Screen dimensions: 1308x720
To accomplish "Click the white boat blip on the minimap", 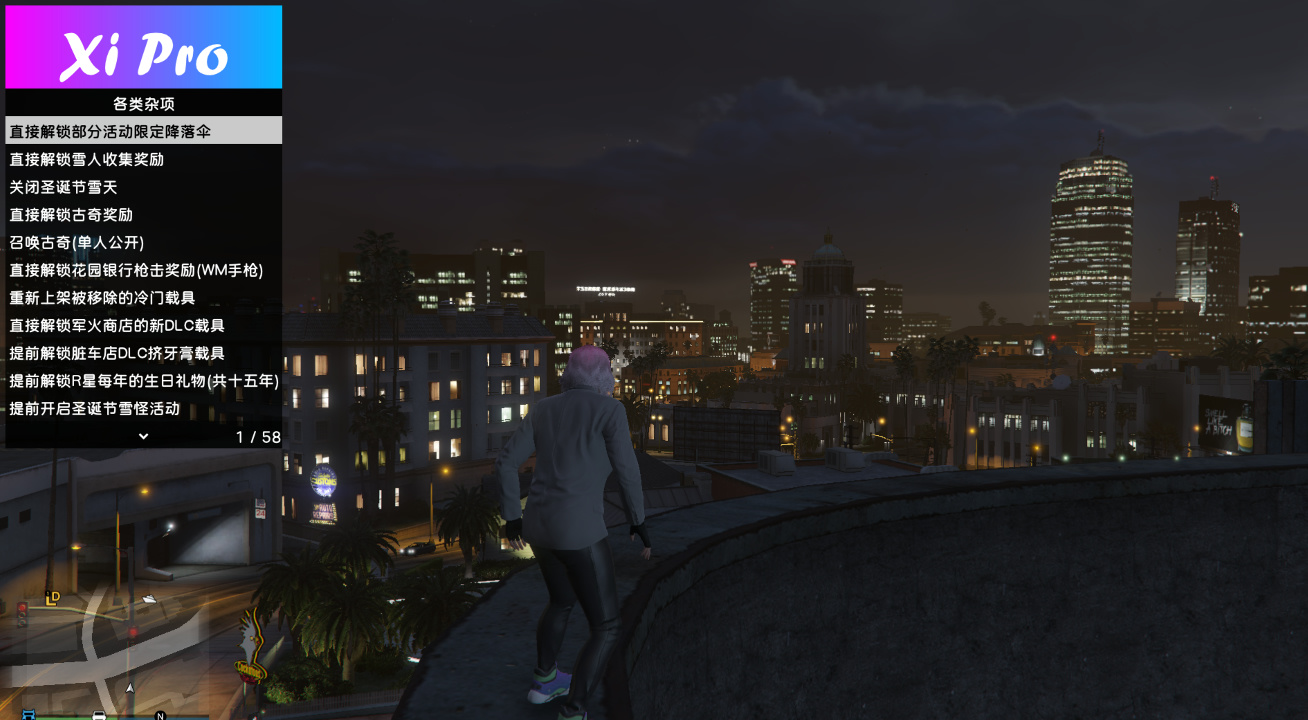I will pos(149,599).
